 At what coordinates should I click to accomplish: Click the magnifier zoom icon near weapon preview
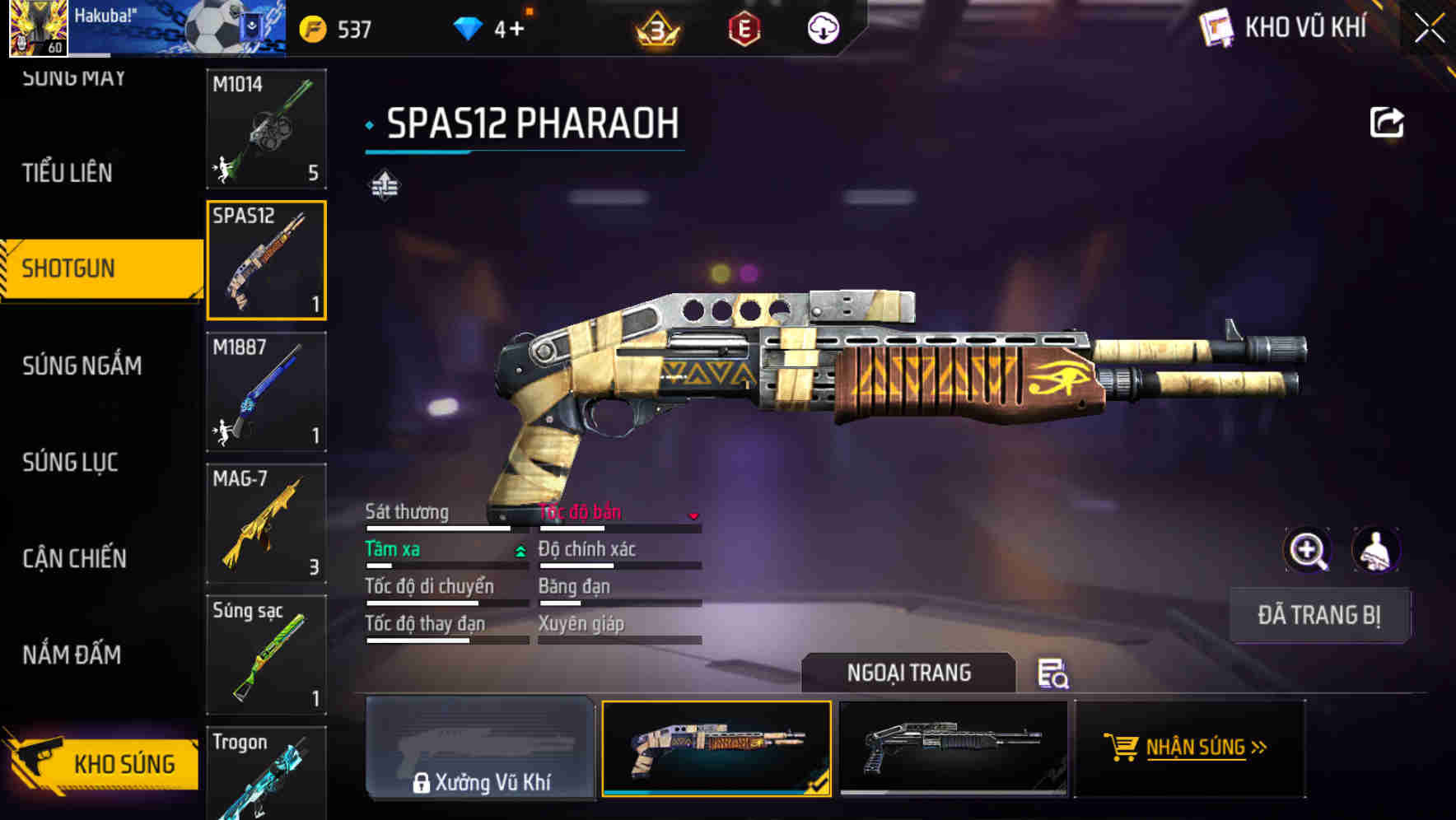tap(1307, 550)
